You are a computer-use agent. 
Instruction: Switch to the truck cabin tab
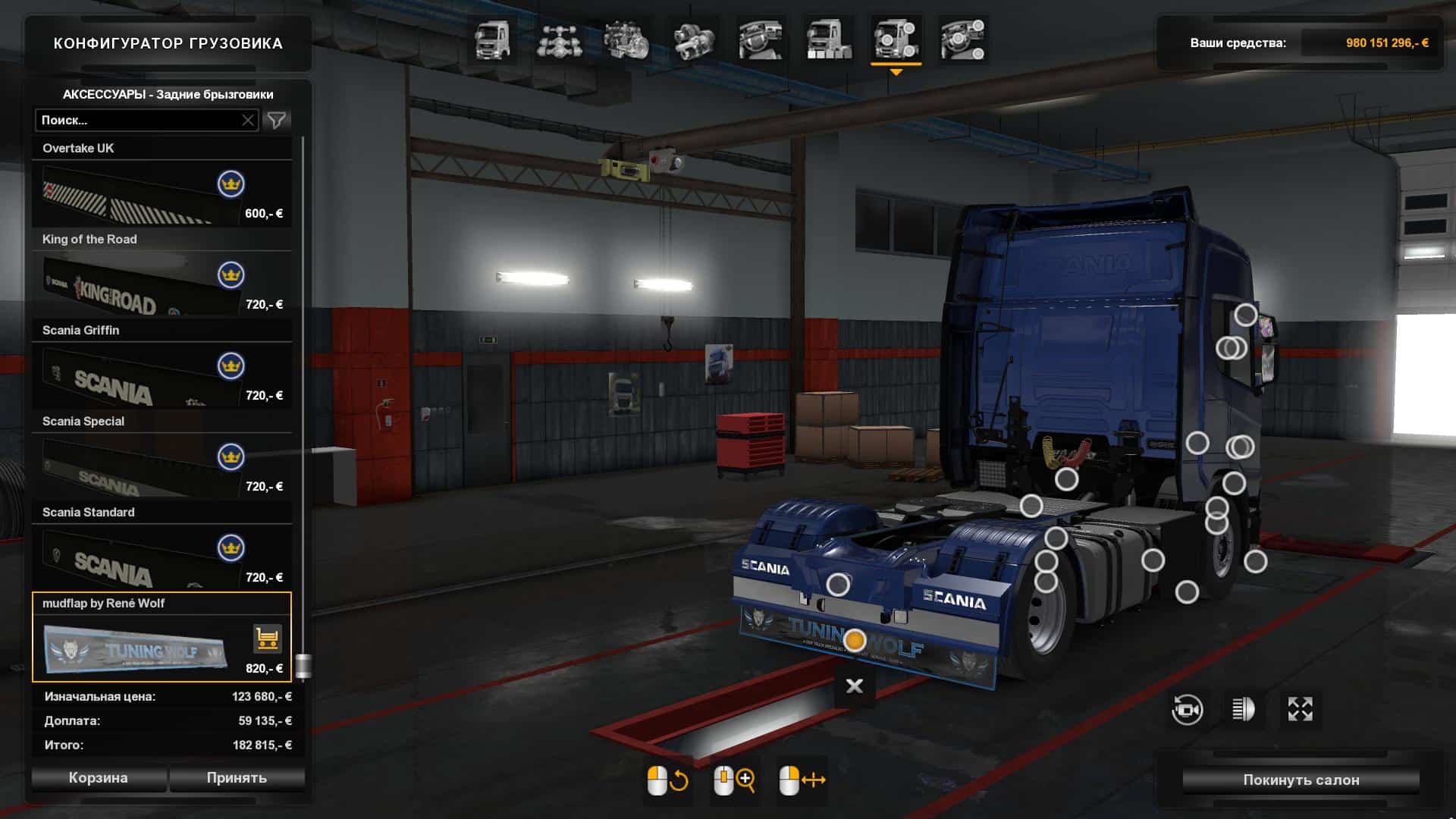[x=492, y=40]
